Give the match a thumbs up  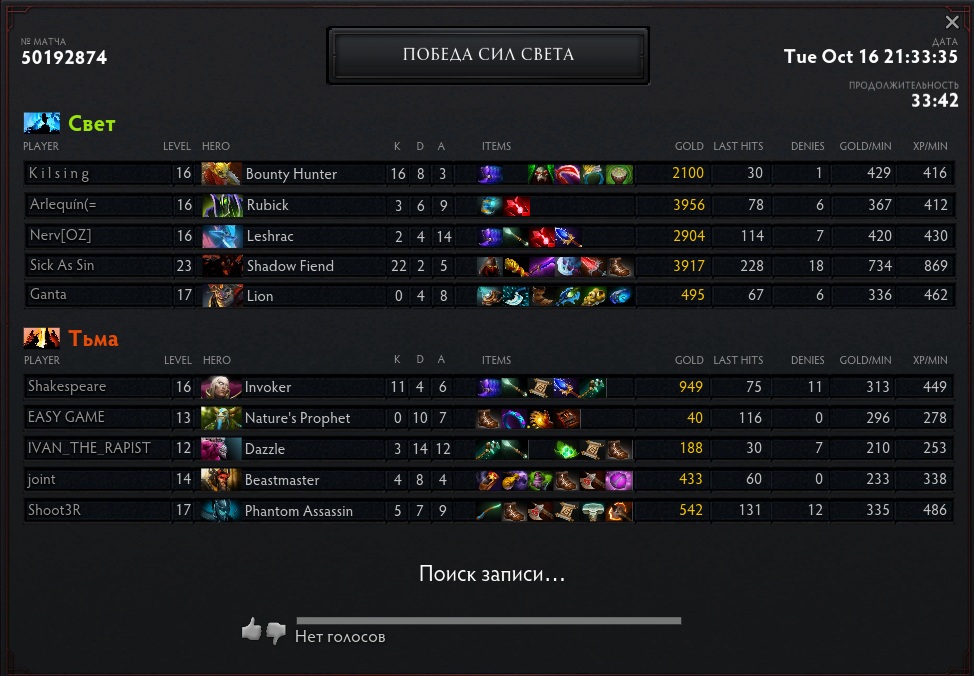(x=251, y=630)
